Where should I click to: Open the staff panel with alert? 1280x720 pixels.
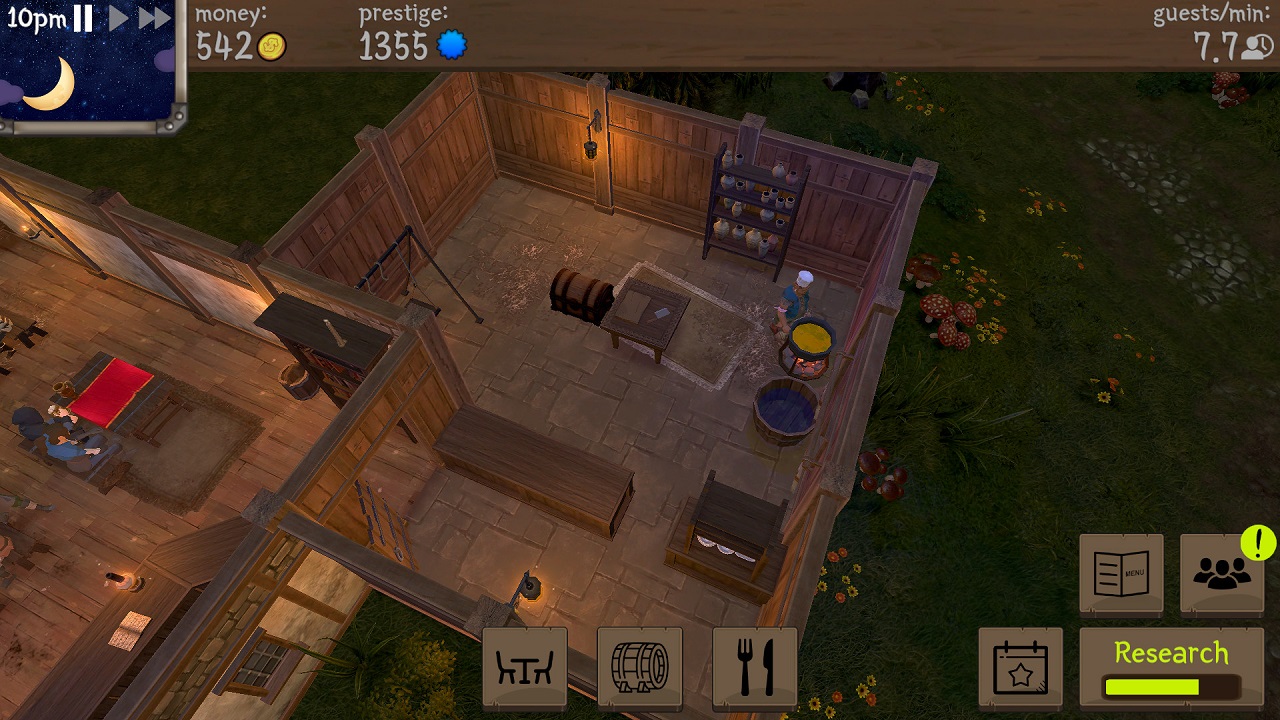click(1222, 574)
